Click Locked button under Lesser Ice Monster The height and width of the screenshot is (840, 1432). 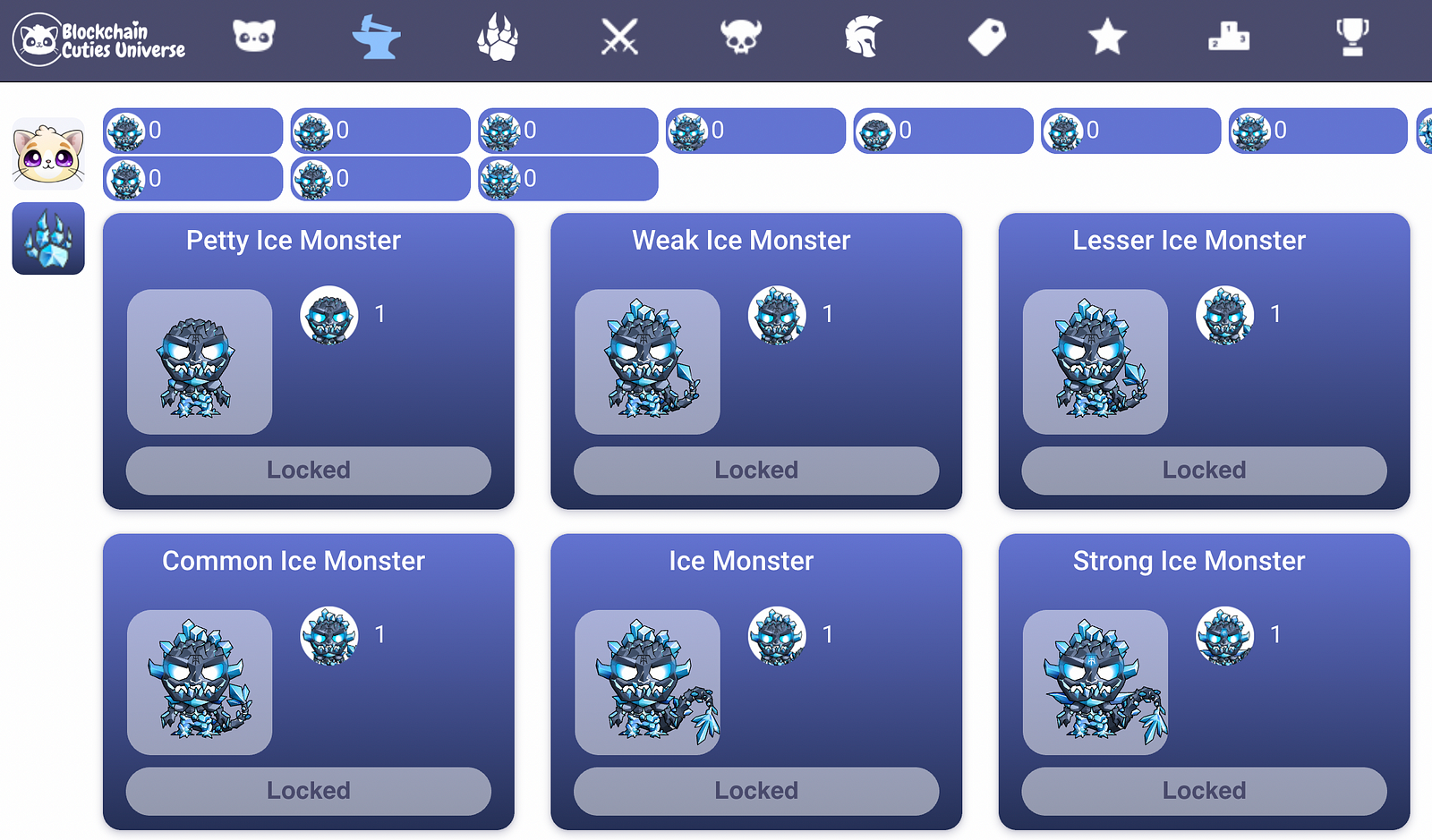click(1204, 471)
